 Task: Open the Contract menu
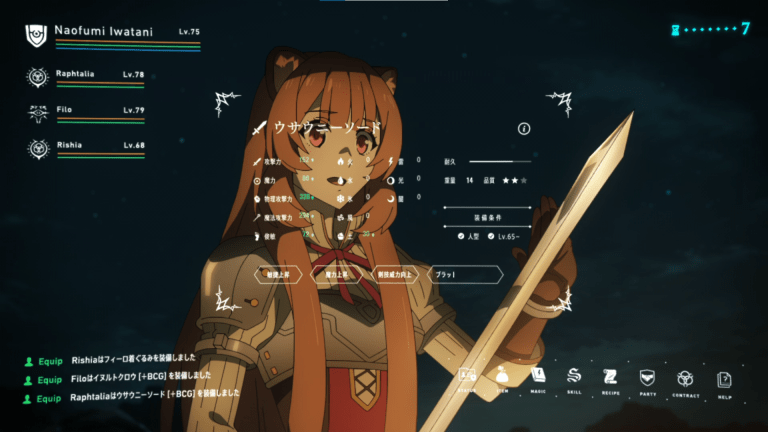pyautogui.click(x=685, y=378)
